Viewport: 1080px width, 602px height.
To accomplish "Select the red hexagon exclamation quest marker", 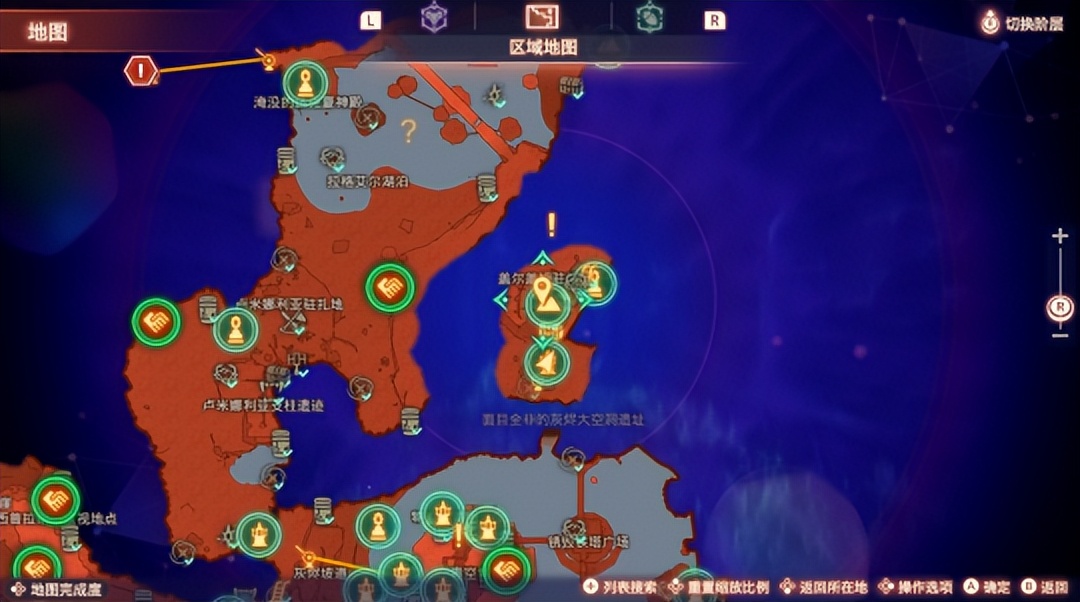I will pyautogui.click(x=141, y=71).
